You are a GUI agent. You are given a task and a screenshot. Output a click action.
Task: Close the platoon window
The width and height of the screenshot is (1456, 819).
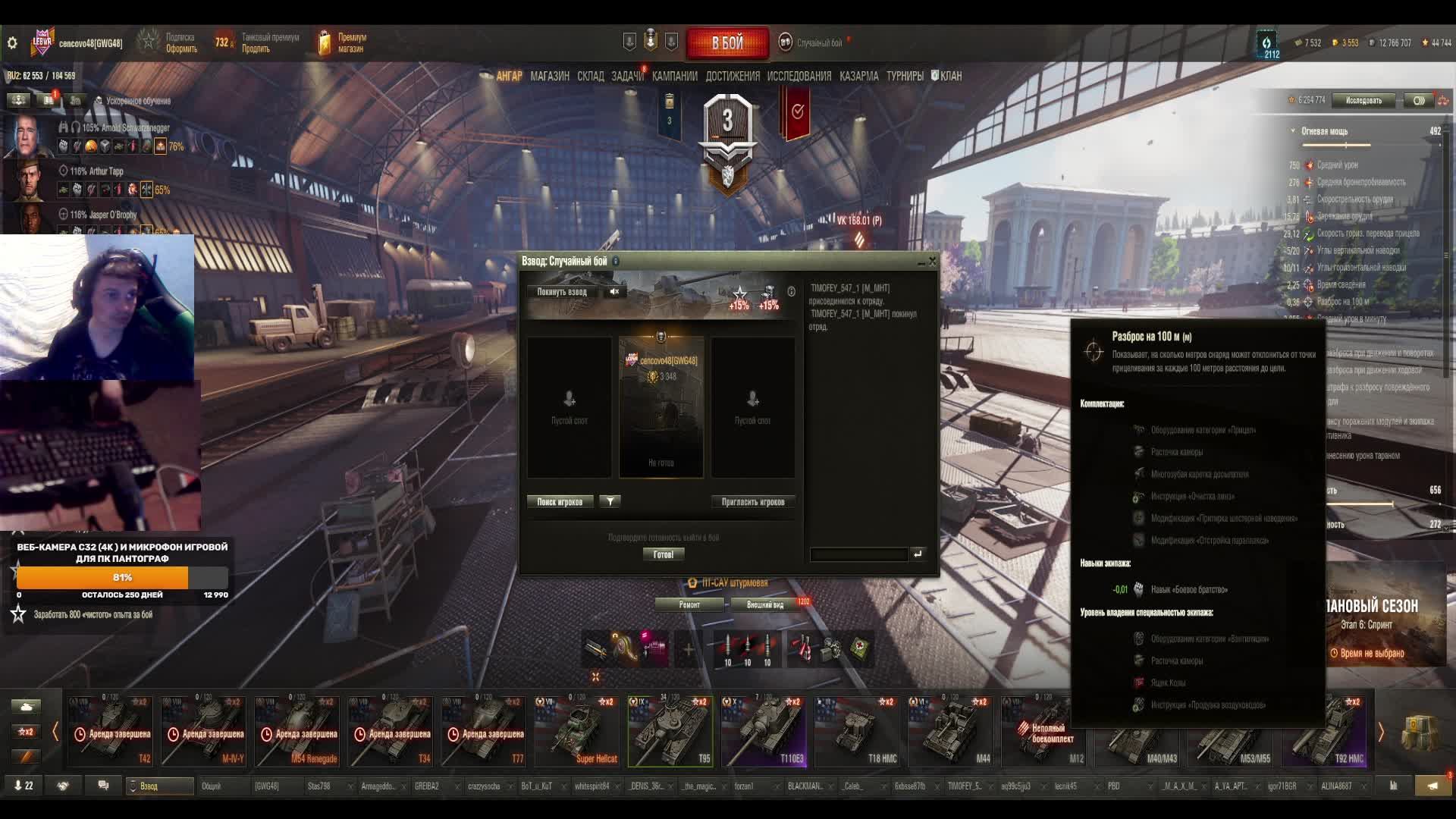[x=933, y=262]
